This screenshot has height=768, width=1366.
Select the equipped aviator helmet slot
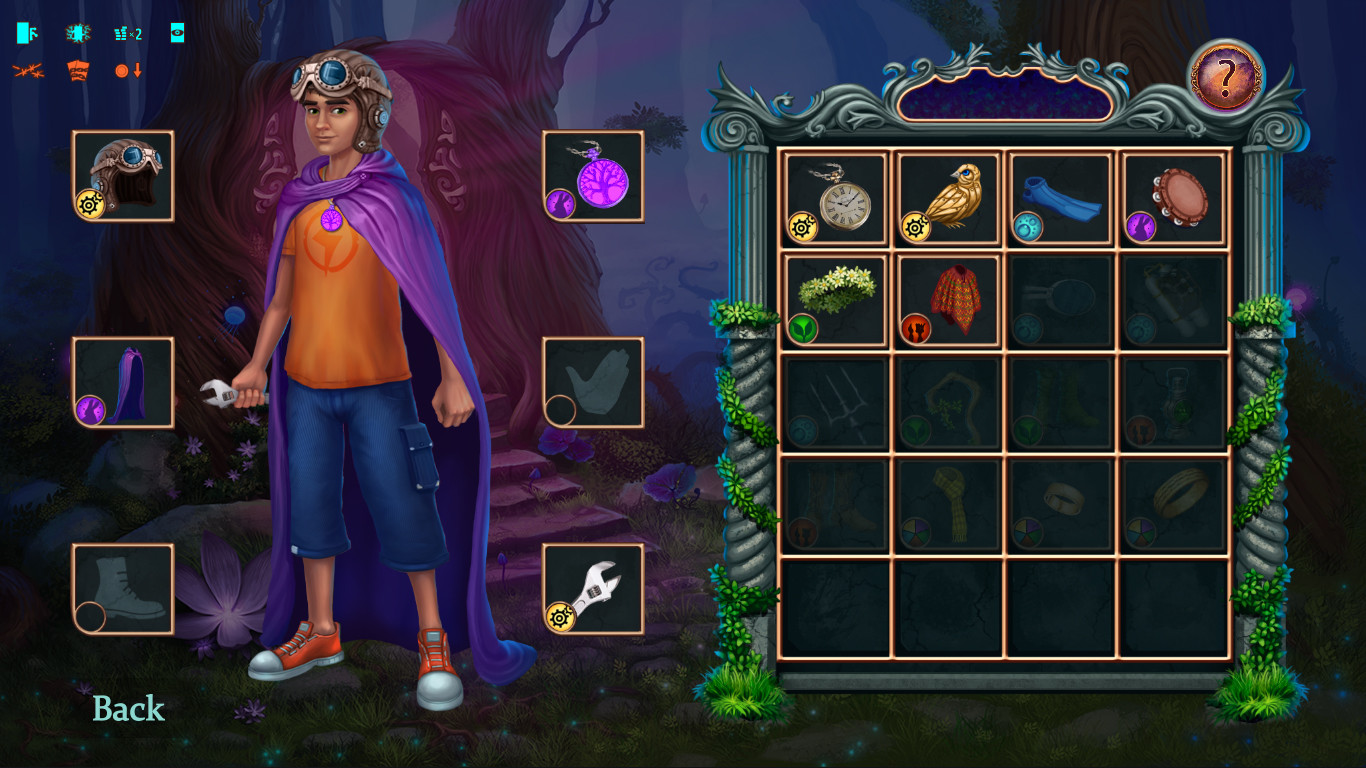coord(123,176)
